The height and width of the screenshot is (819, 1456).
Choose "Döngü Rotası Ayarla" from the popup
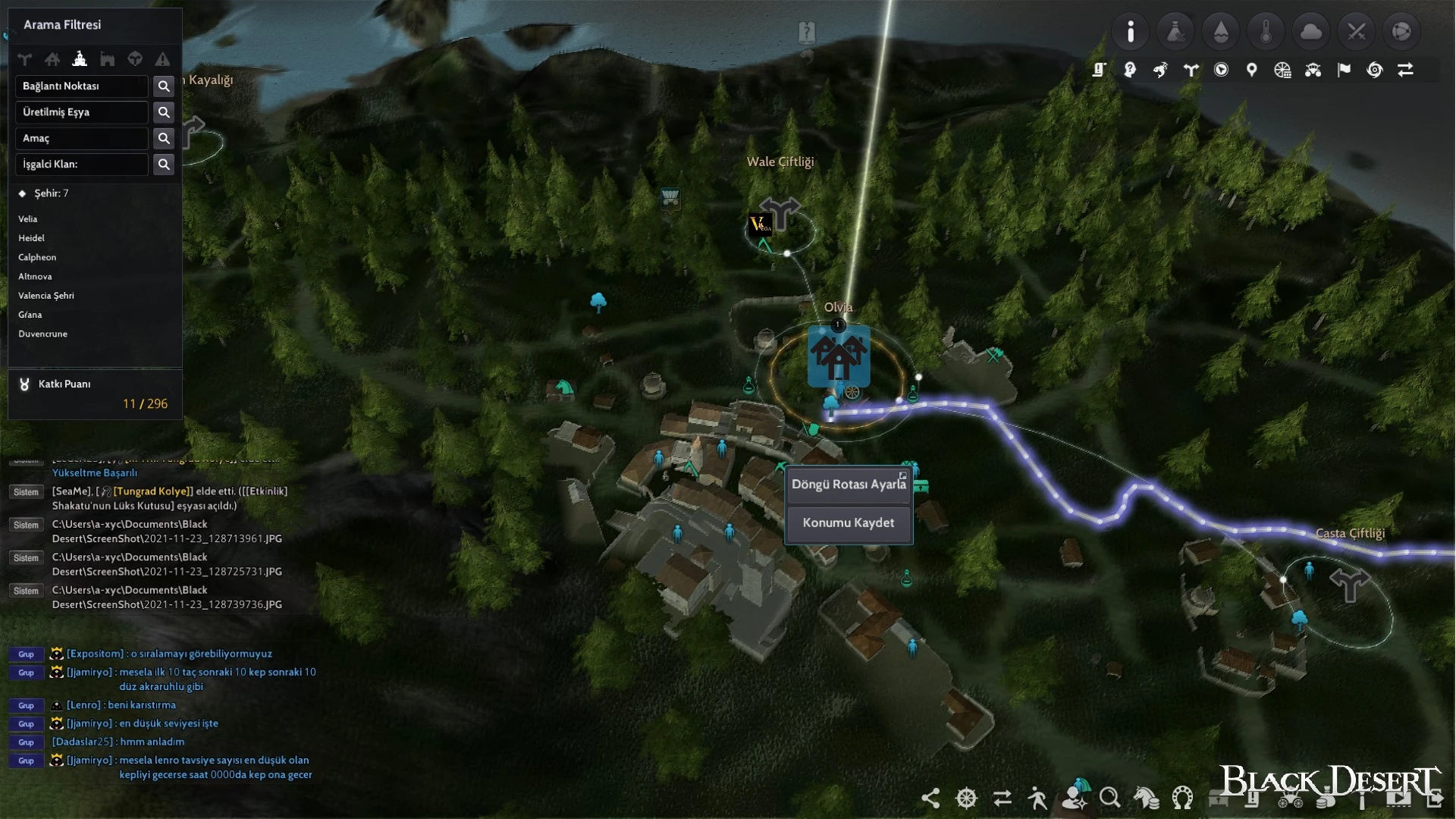pos(848,485)
